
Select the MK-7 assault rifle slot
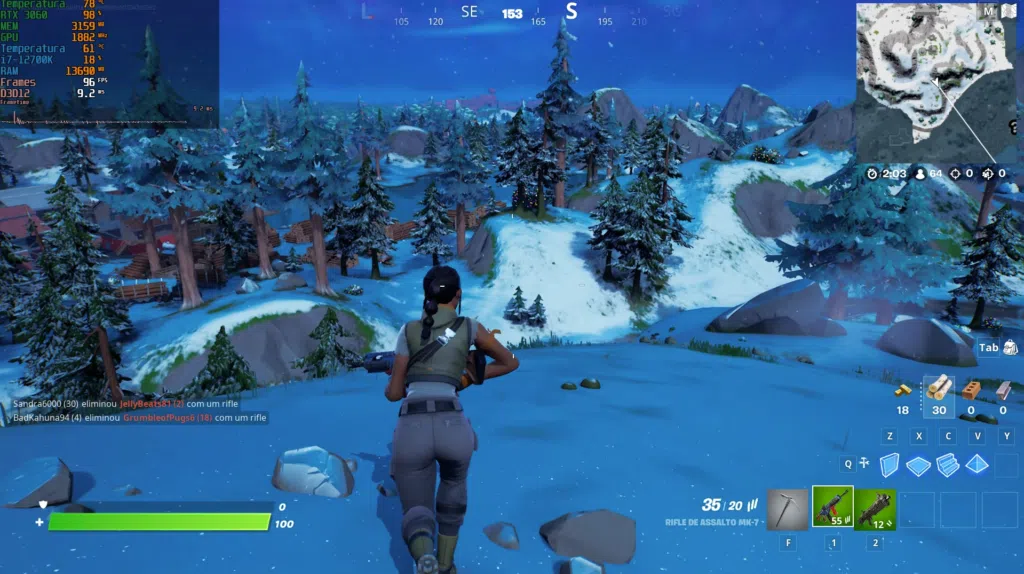(x=832, y=508)
